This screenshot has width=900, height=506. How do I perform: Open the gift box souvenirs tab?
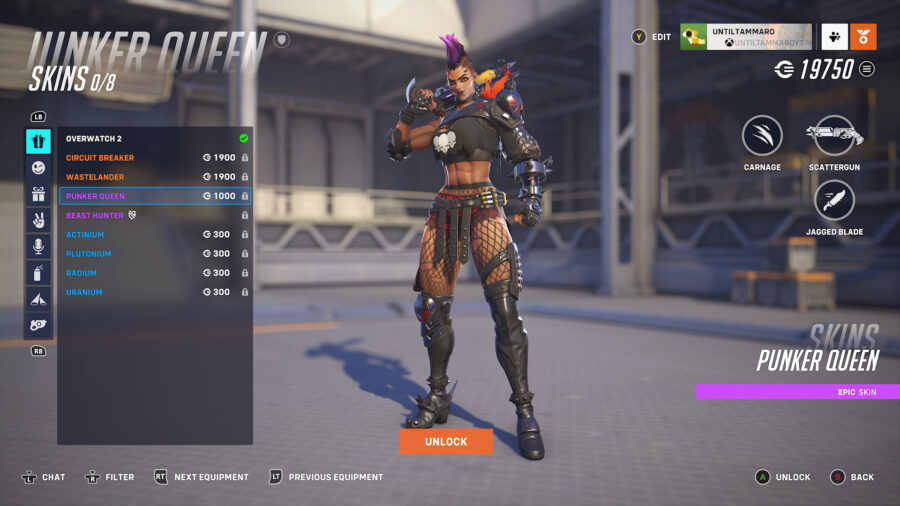click(x=38, y=194)
